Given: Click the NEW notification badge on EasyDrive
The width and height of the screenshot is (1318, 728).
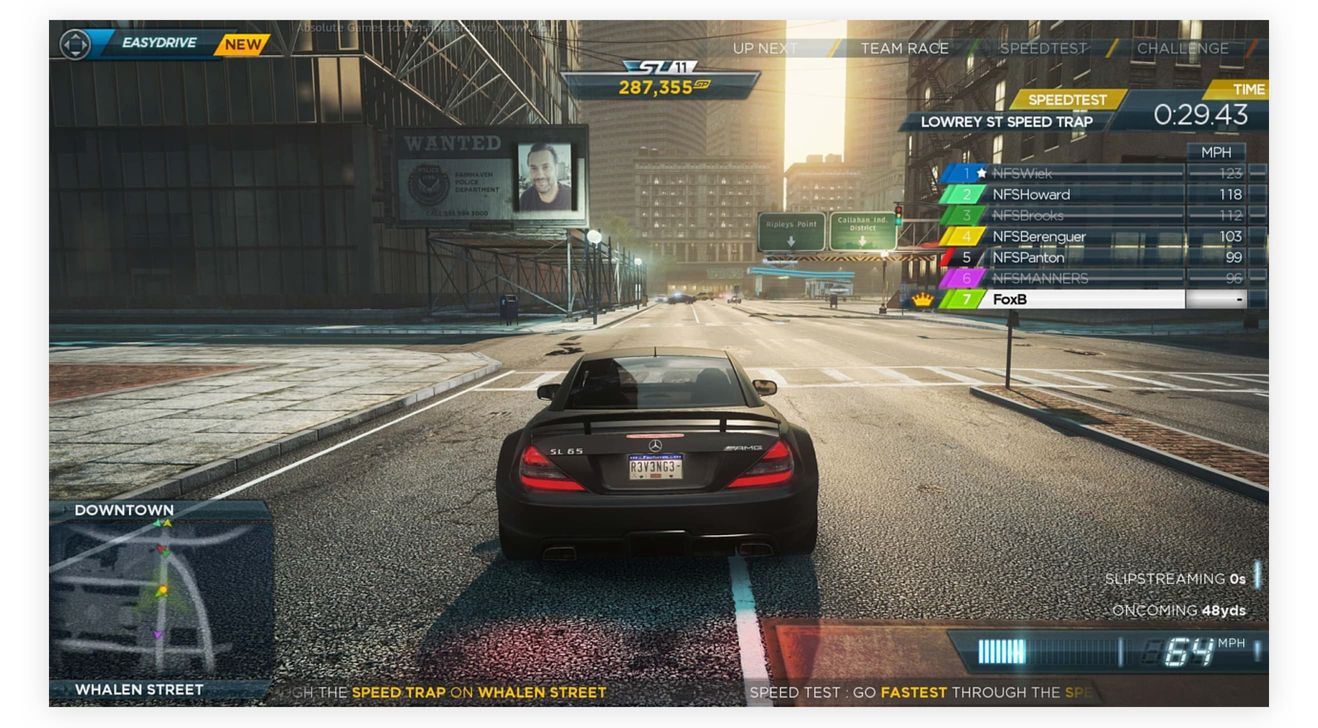Looking at the screenshot, I should click(243, 43).
